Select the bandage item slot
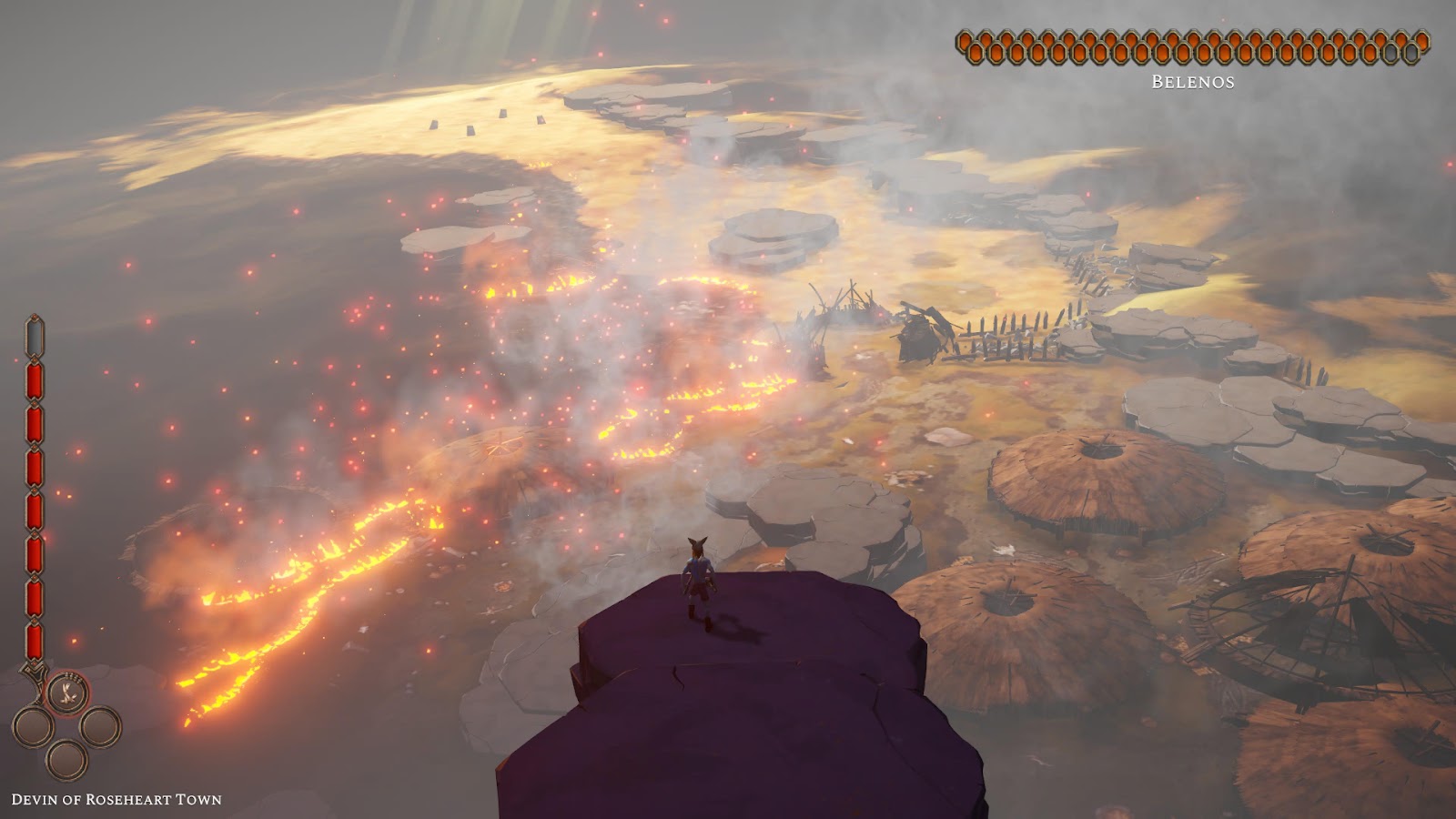The image size is (1456, 819). click(x=67, y=694)
